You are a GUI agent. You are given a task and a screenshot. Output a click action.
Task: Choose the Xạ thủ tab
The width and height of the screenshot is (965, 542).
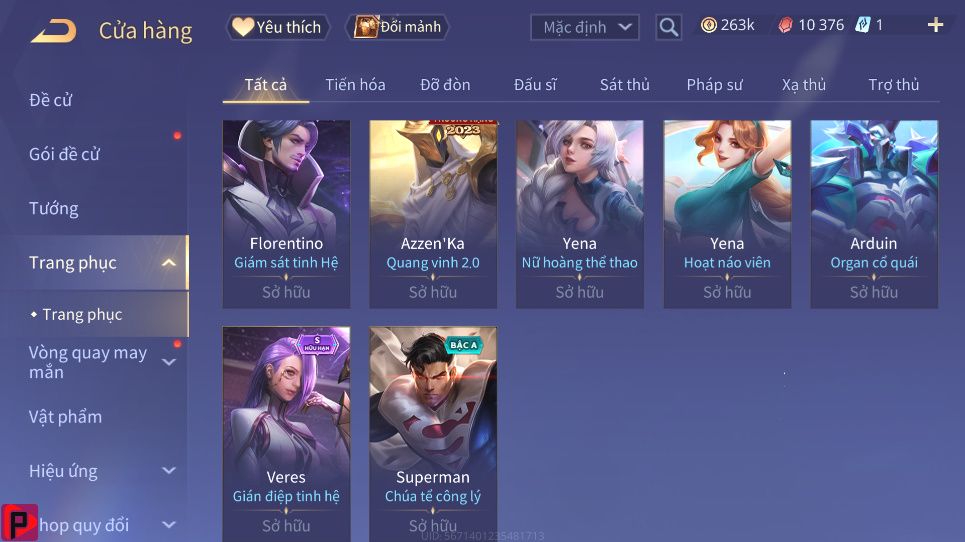(804, 85)
